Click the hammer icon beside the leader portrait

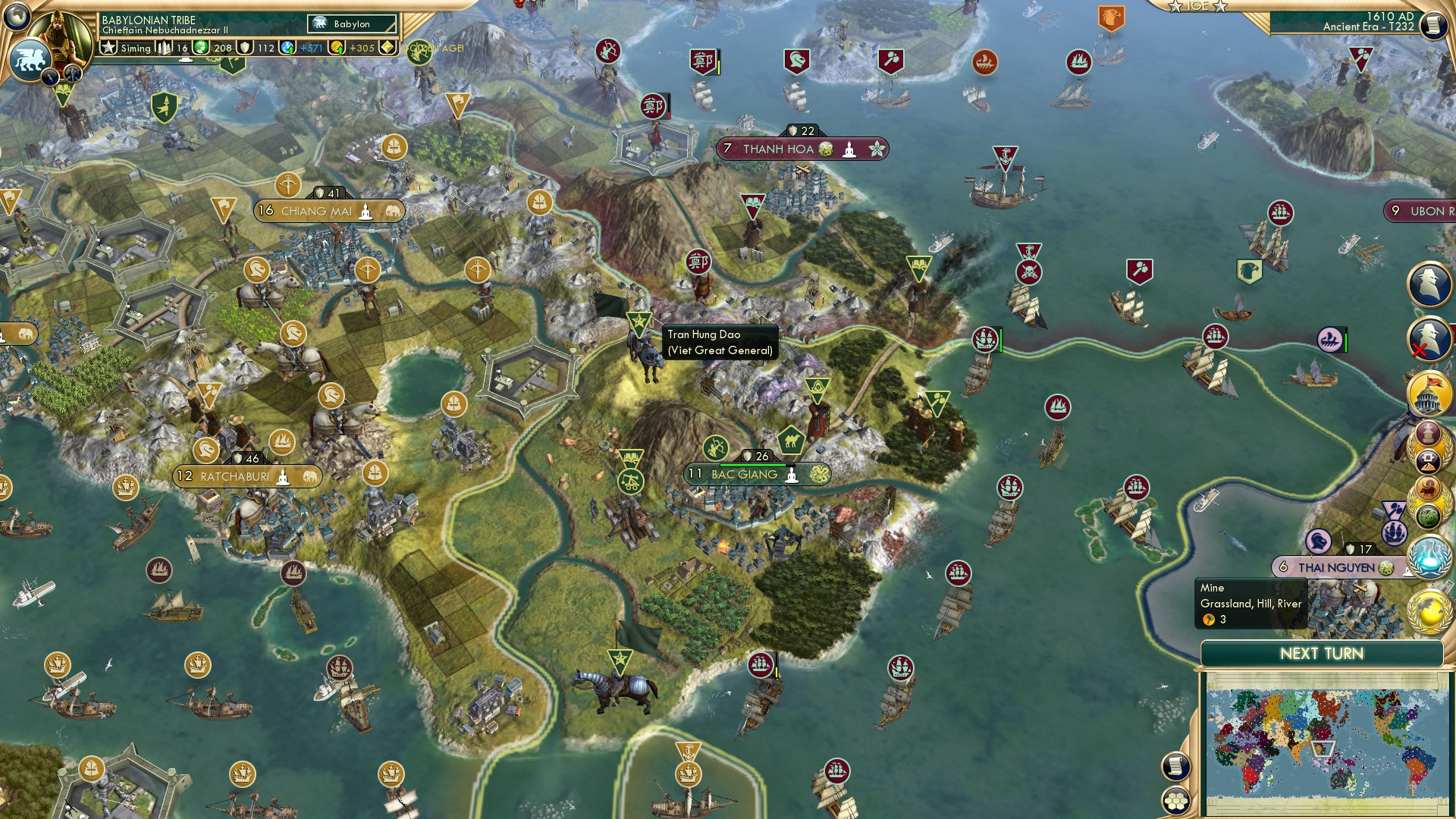click(x=72, y=74)
